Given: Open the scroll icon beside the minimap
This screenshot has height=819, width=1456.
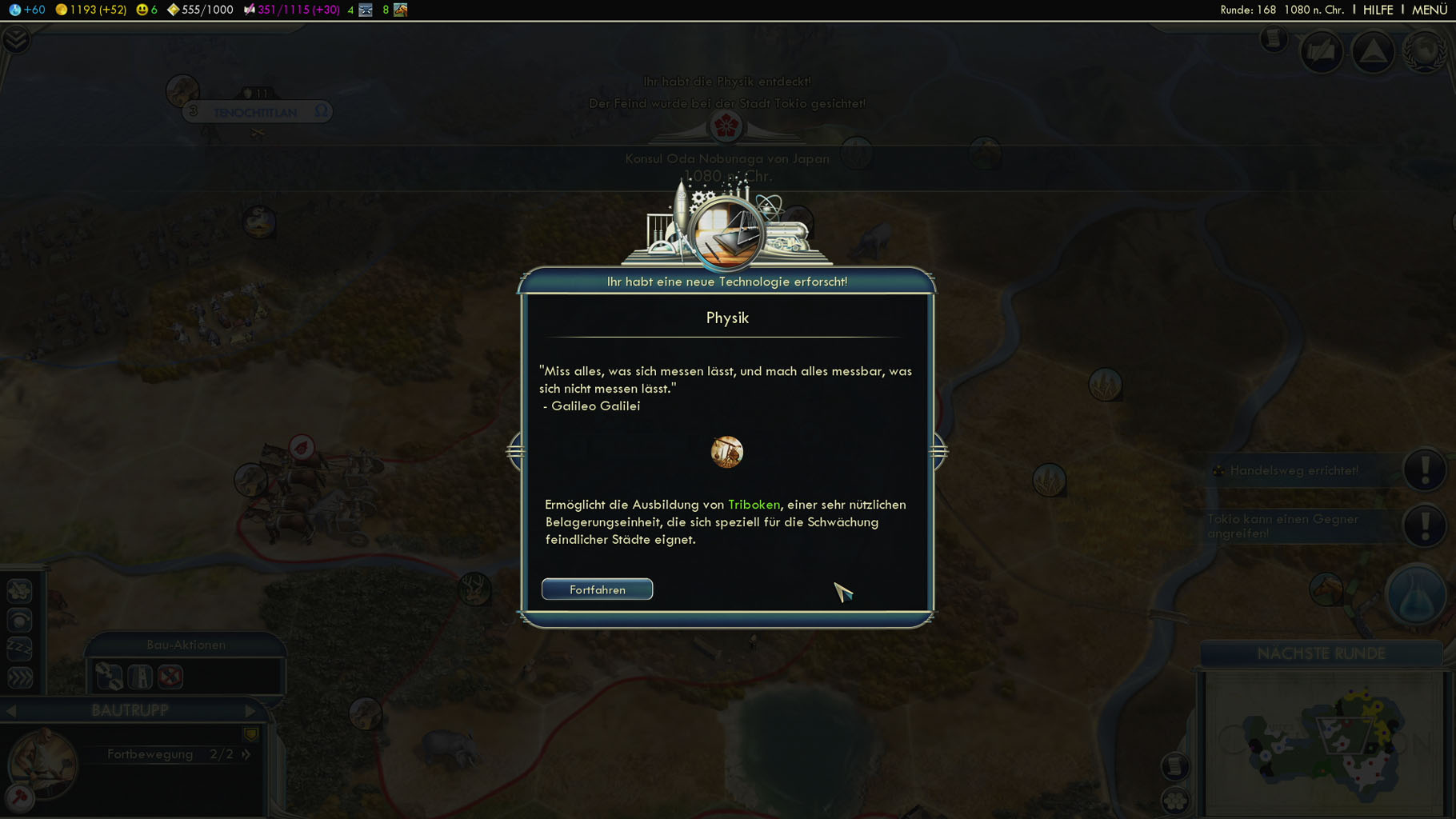Looking at the screenshot, I should (1175, 766).
